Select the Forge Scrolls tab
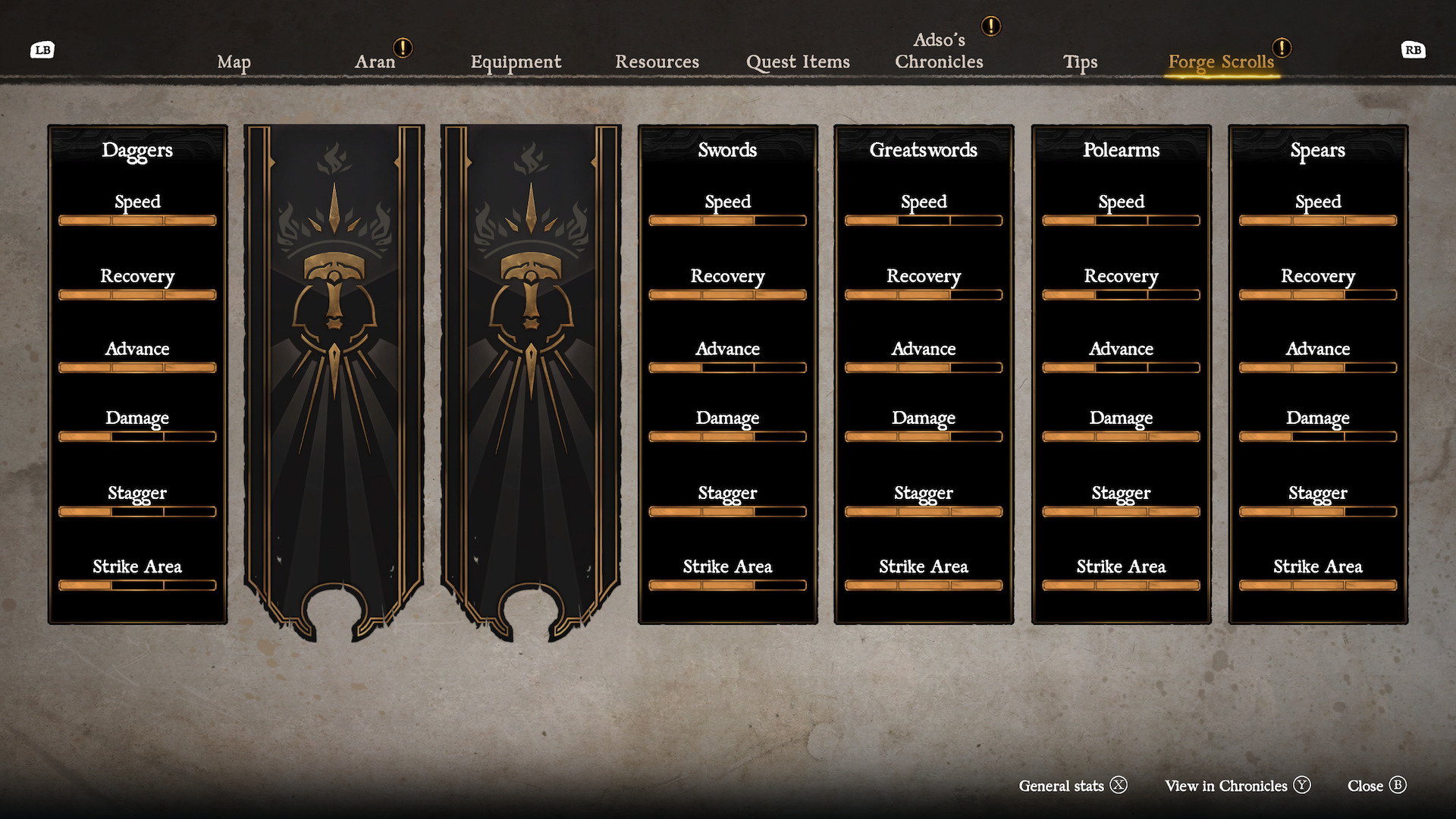This screenshot has height=819, width=1456. tap(1221, 62)
